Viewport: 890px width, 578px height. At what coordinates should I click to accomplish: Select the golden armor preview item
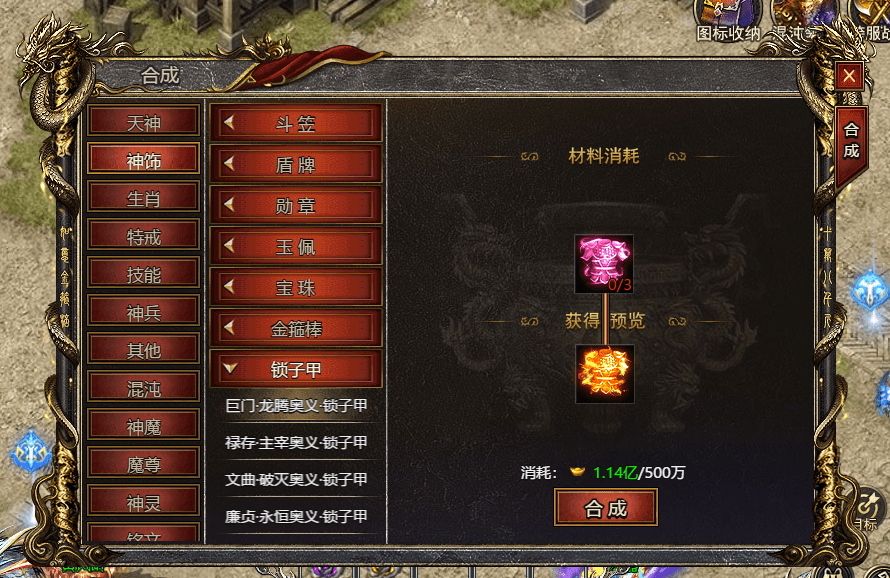(604, 374)
